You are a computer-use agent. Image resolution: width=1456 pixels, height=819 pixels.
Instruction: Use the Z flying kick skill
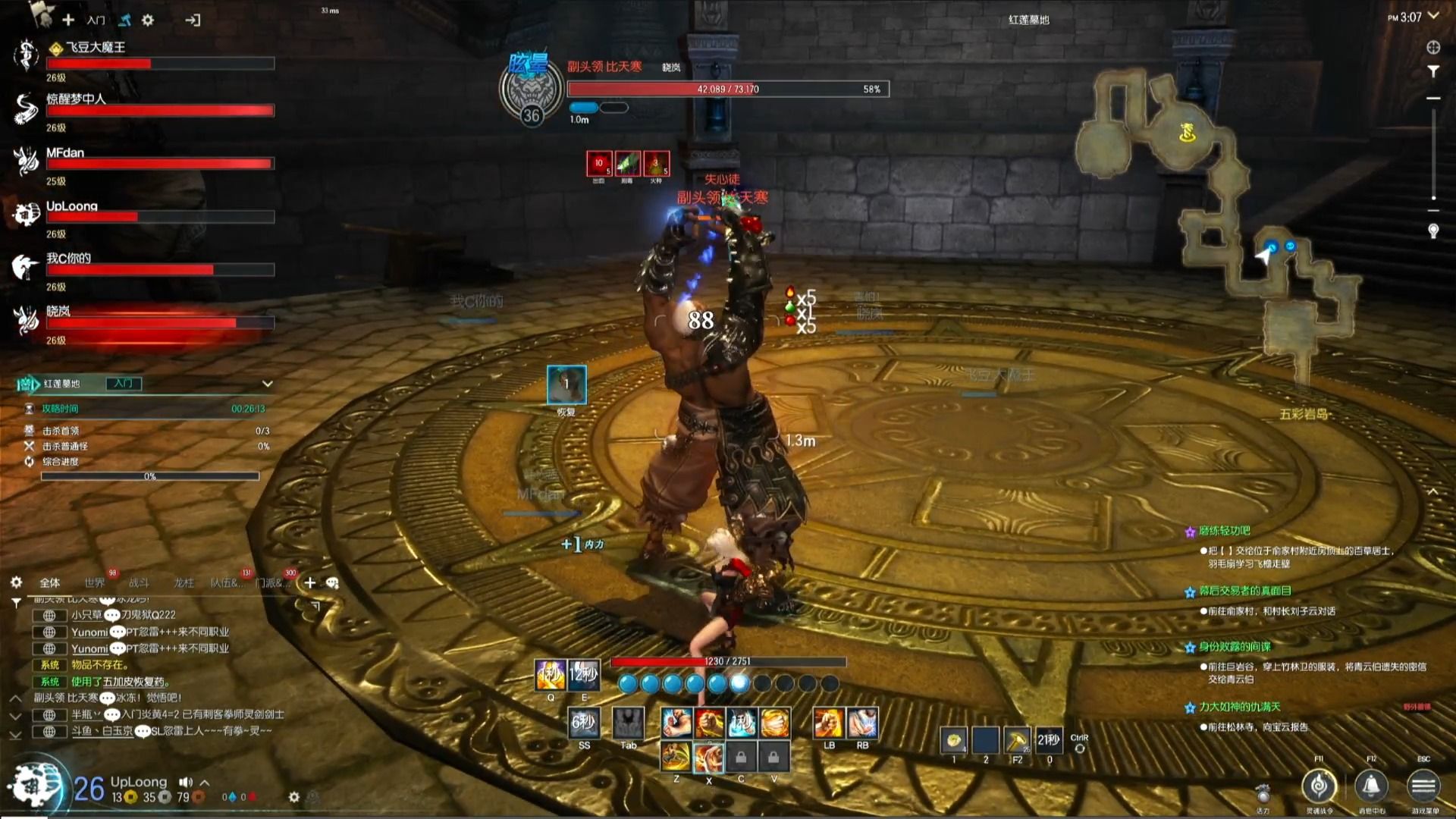pos(675,756)
